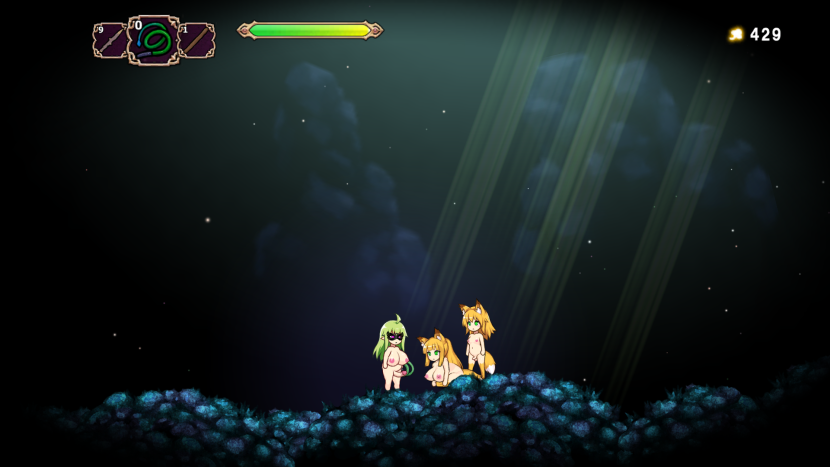
Task: Select the green whip weapon slot
Action: click(153, 40)
